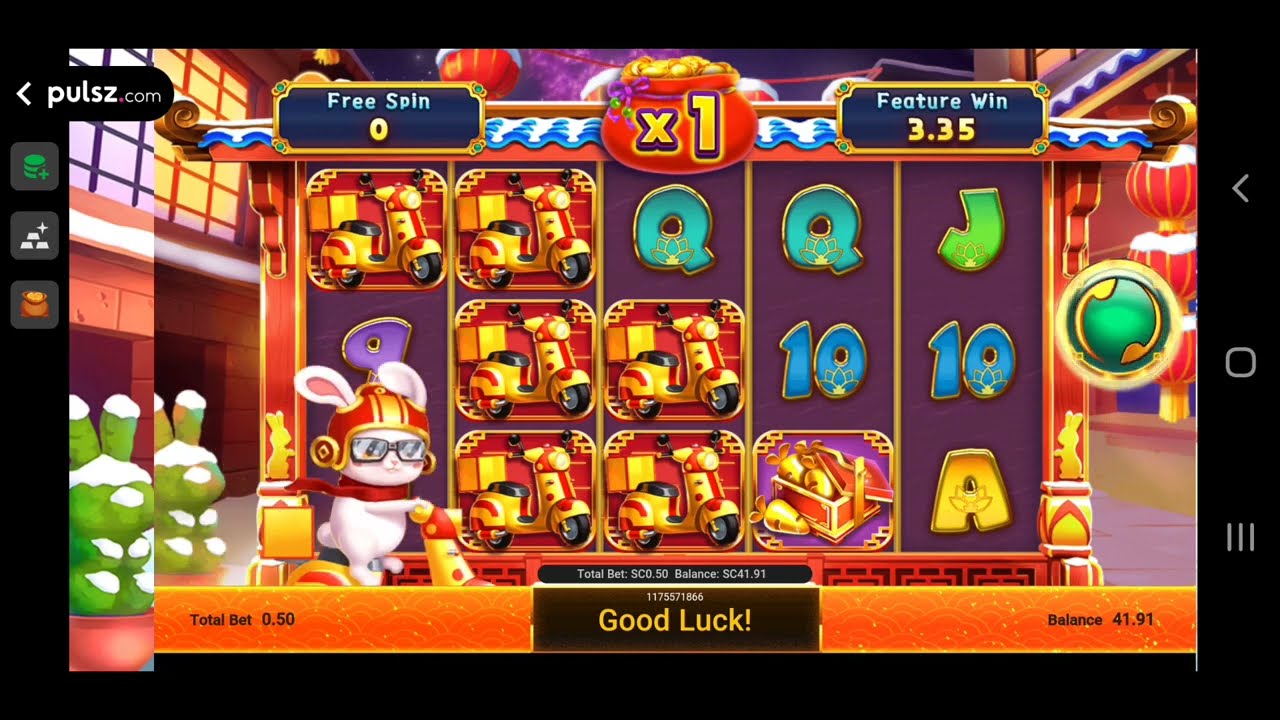This screenshot has width=1280, height=720.
Task: Tap the Feature Win 3.35 display
Action: coord(943,113)
